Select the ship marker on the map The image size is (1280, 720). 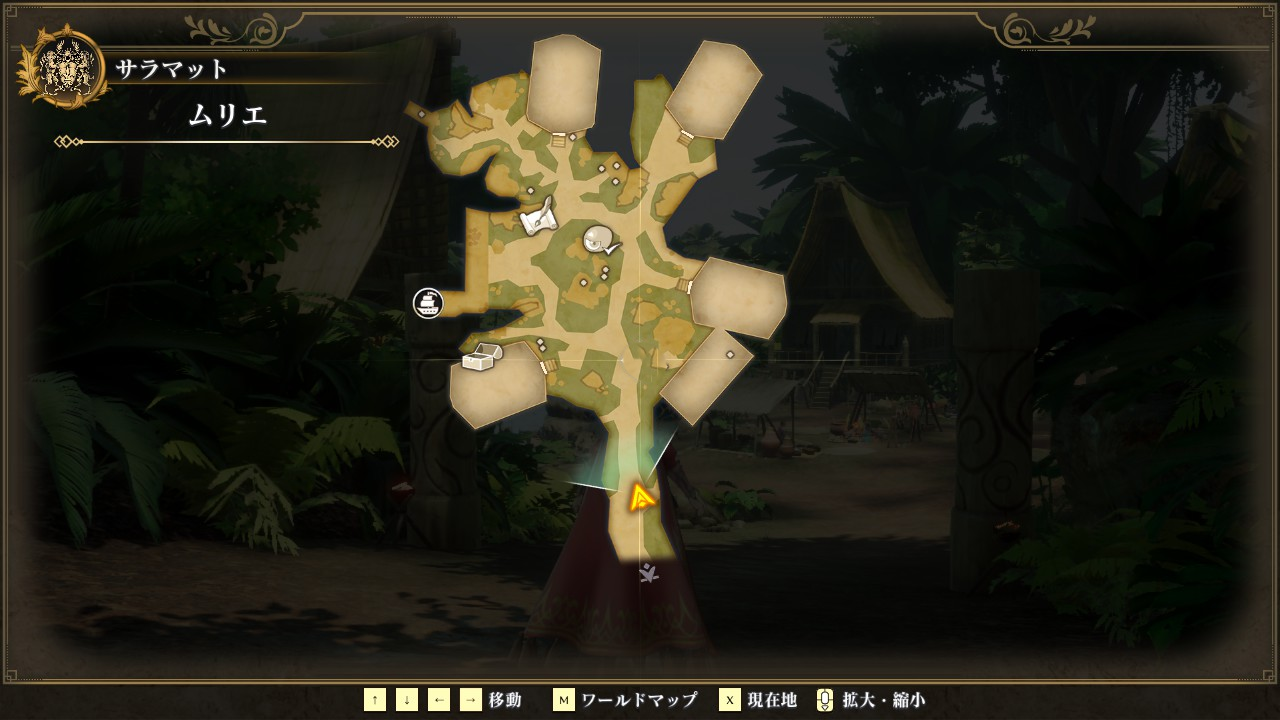(428, 303)
